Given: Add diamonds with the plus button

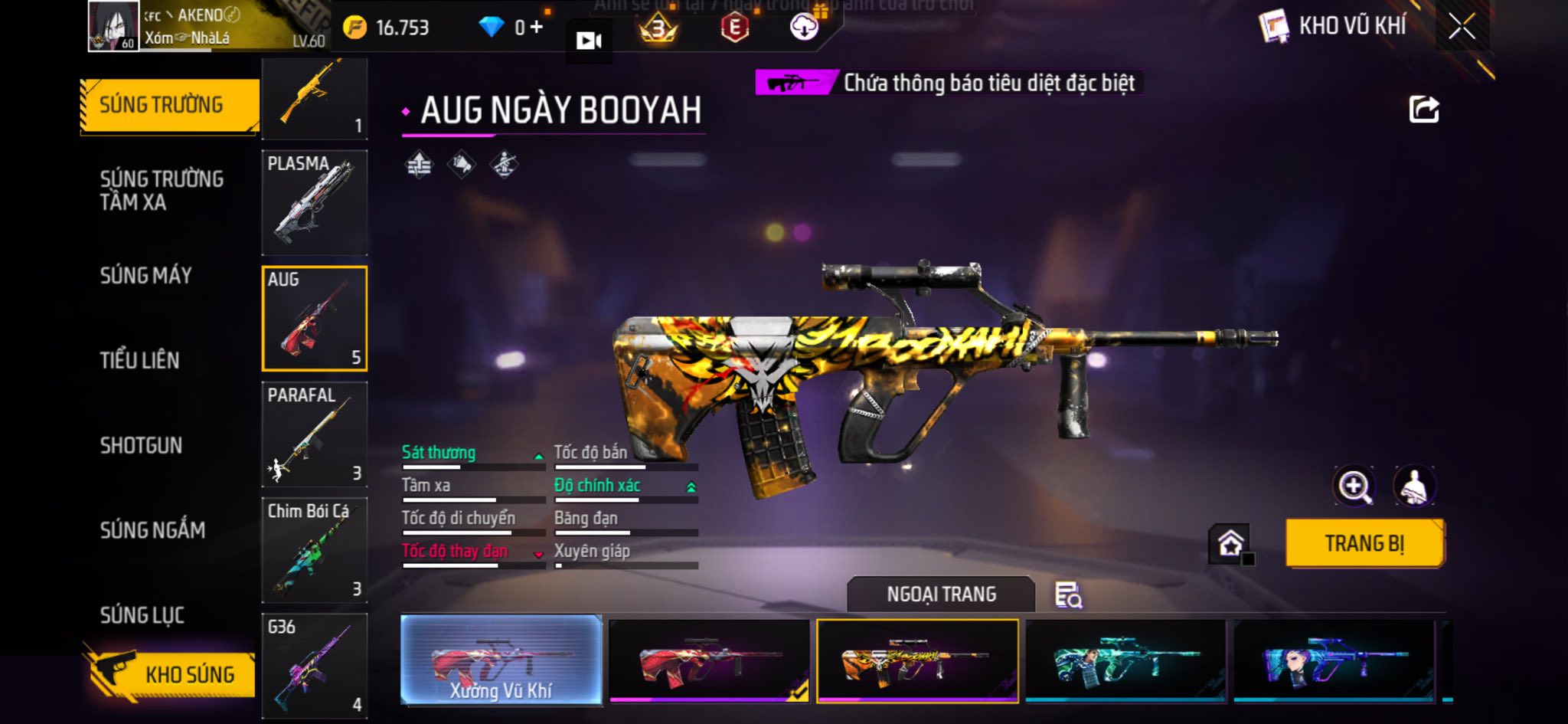Looking at the screenshot, I should 536,28.
